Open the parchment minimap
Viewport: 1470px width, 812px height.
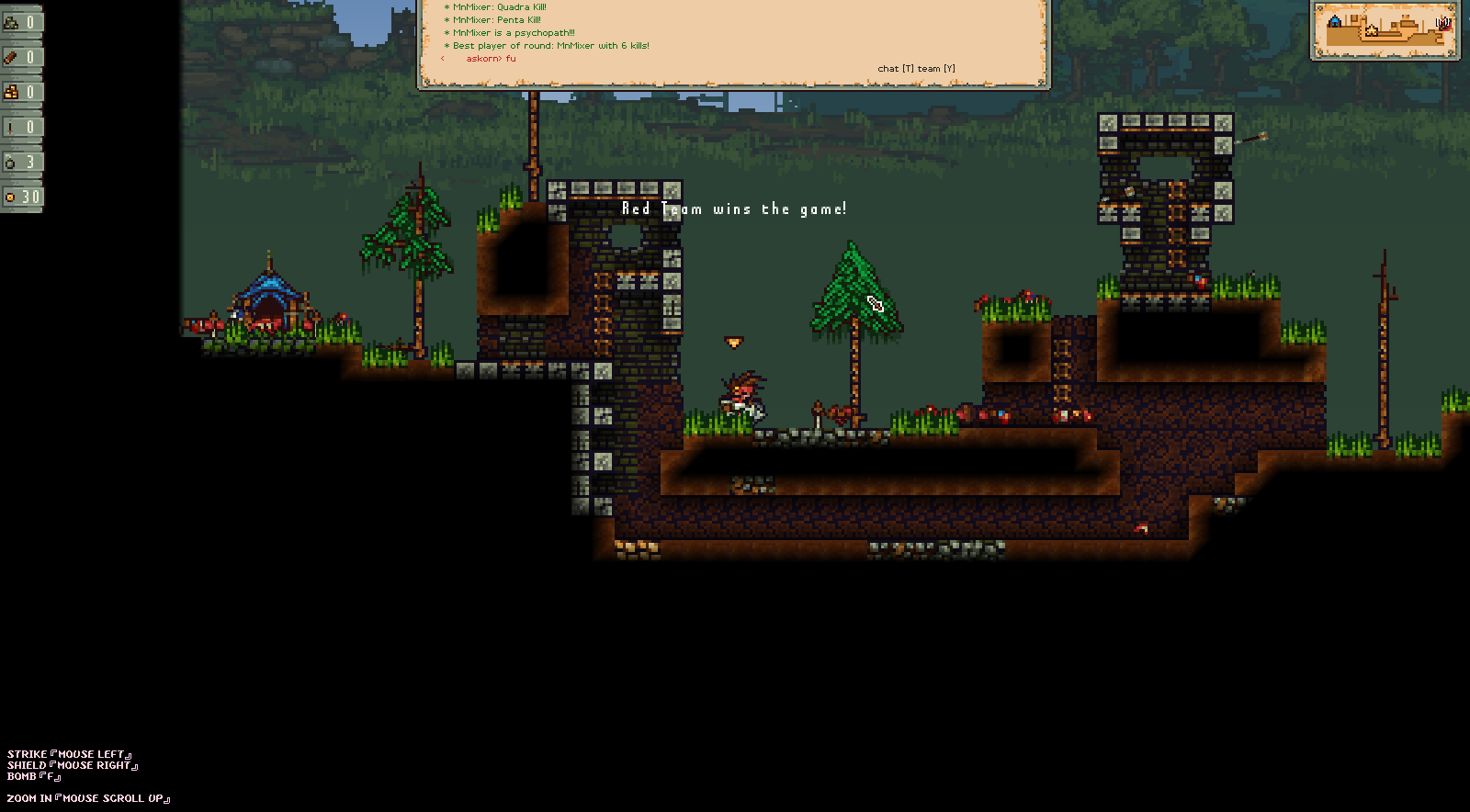[1385, 30]
